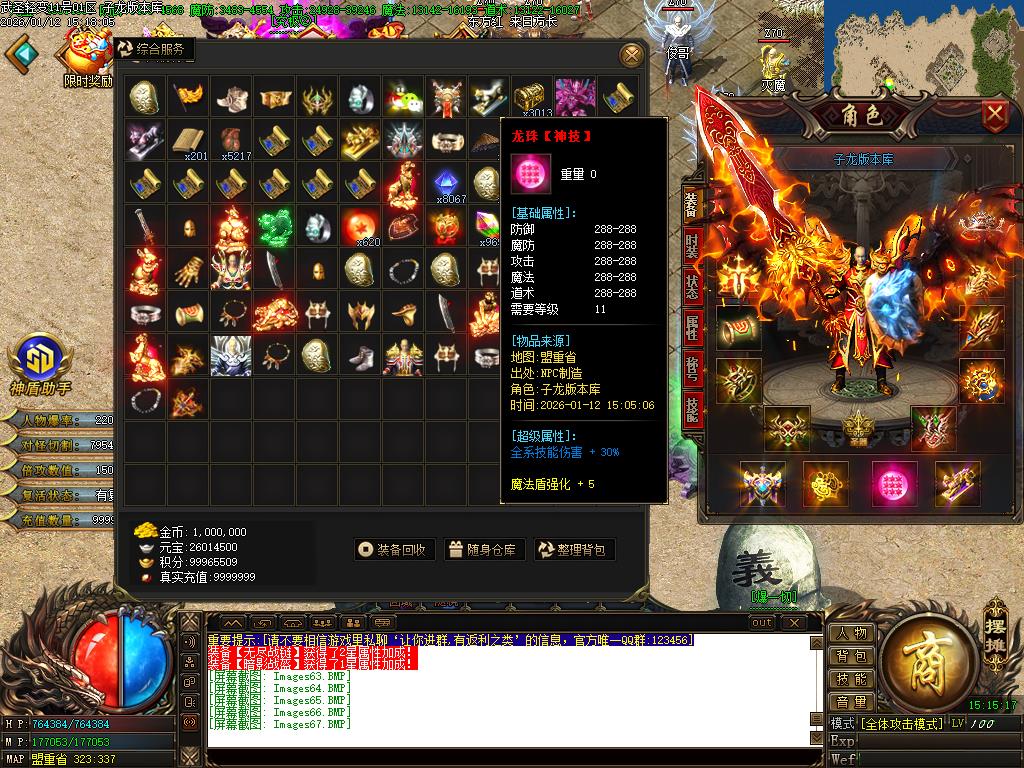Open the 背包 bag button

pos(851,656)
